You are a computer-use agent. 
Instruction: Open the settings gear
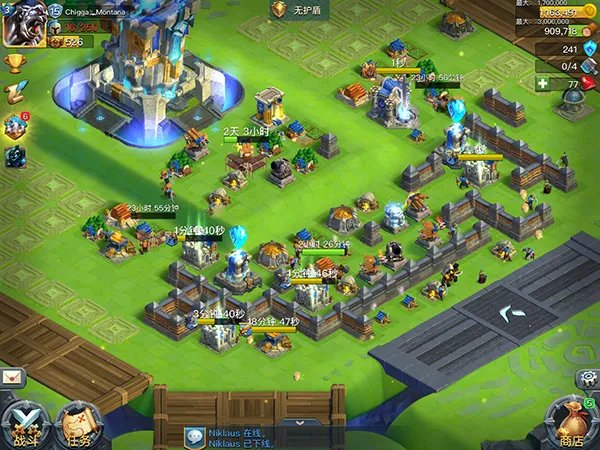coord(586,378)
